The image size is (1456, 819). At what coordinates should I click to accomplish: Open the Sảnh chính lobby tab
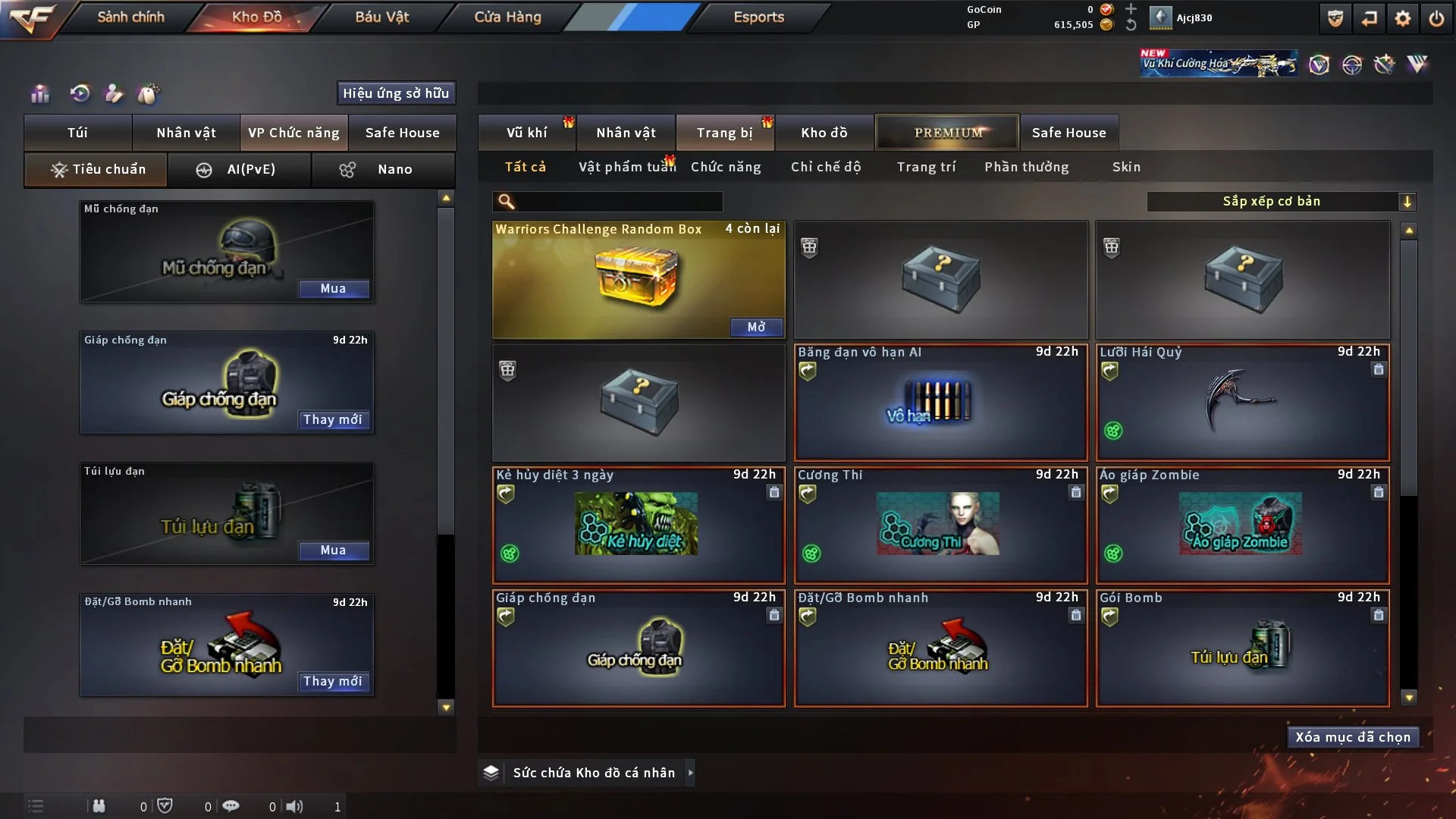pyautogui.click(x=130, y=17)
